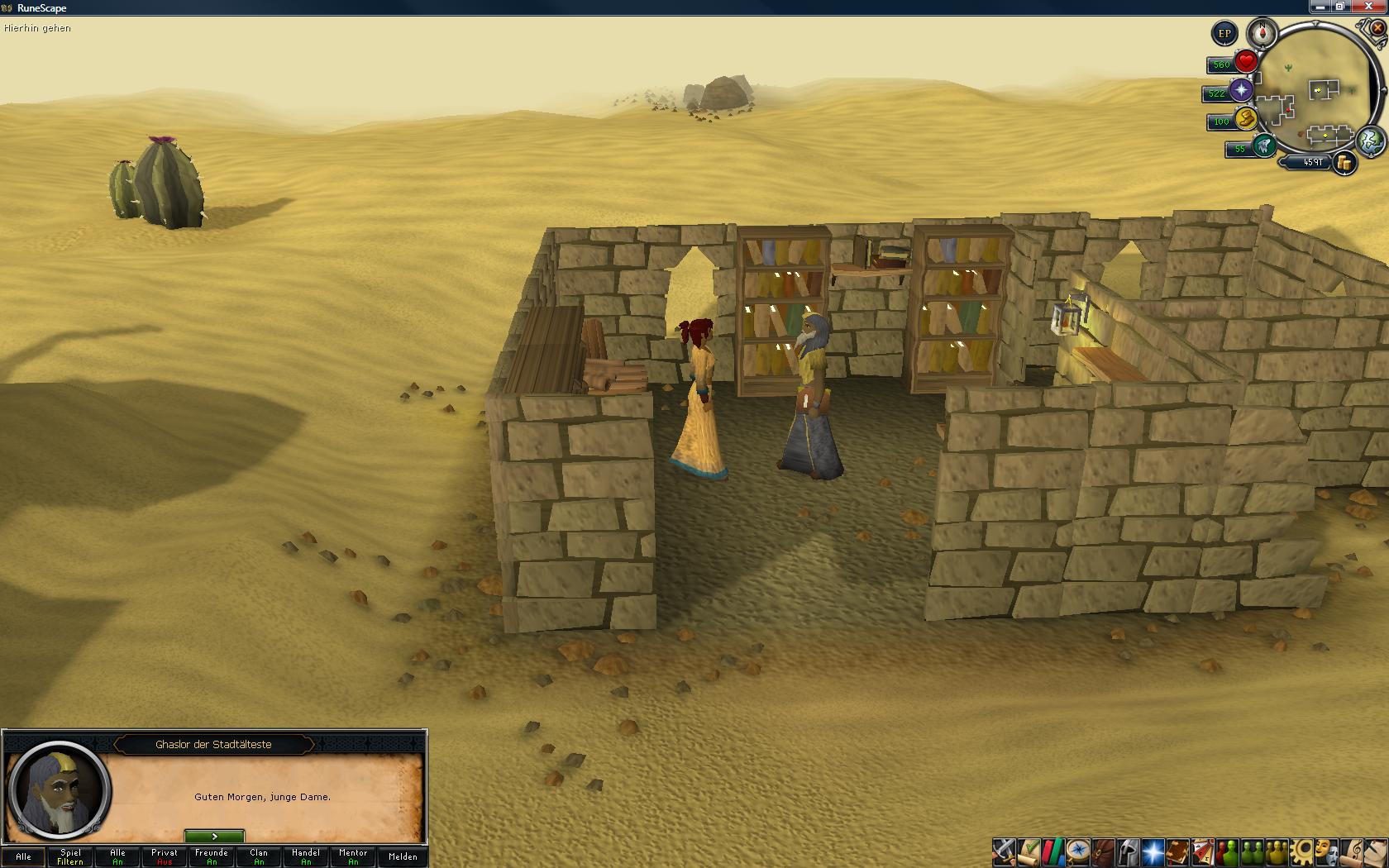Screen dimensions: 1389x868
Task: Open the Clan chat tab
Action: 259,856
